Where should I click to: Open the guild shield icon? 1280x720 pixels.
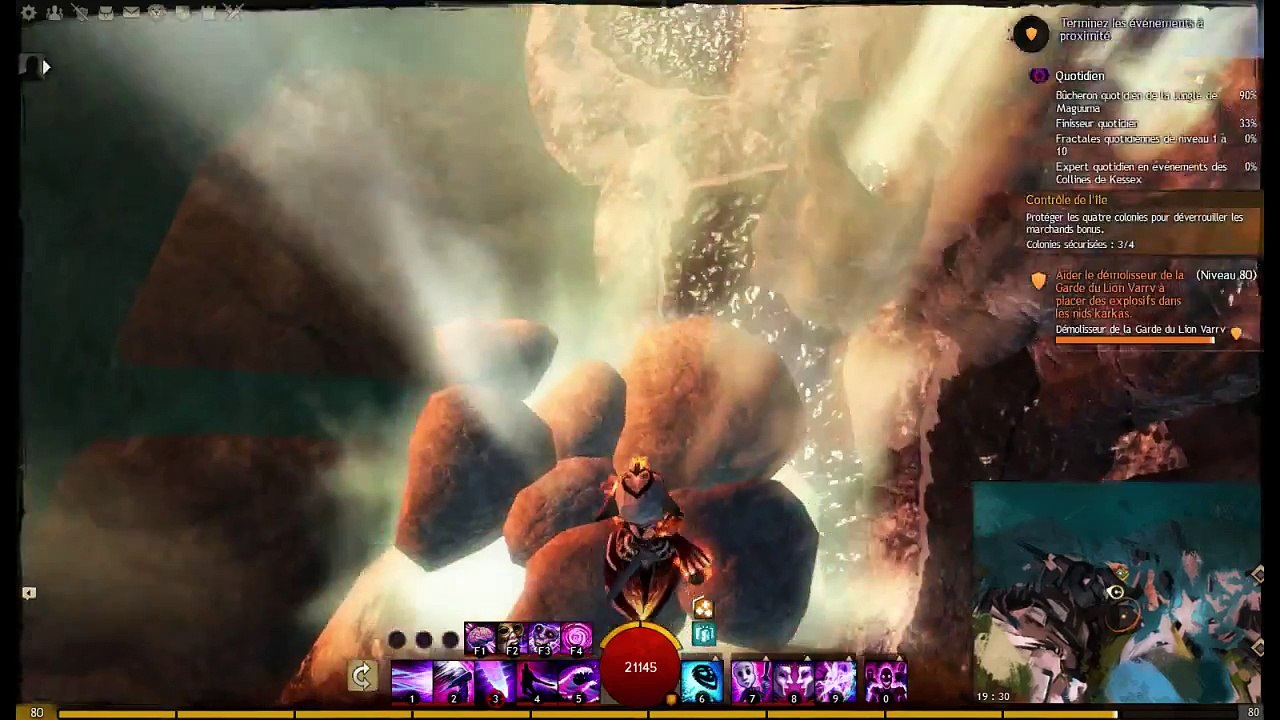183,13
